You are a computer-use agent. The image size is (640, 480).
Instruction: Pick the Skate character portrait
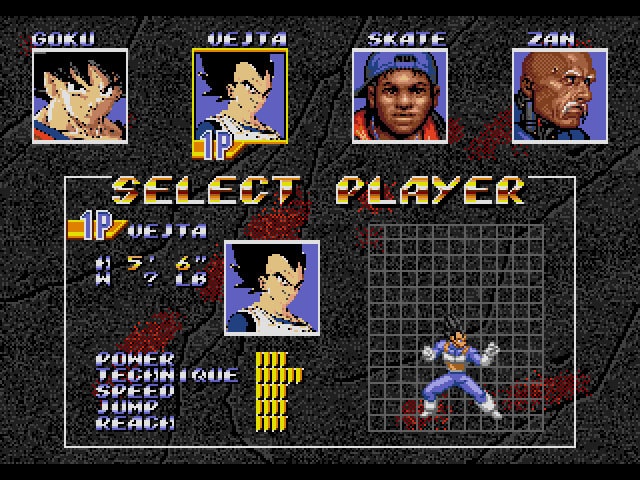coord(400,96)
